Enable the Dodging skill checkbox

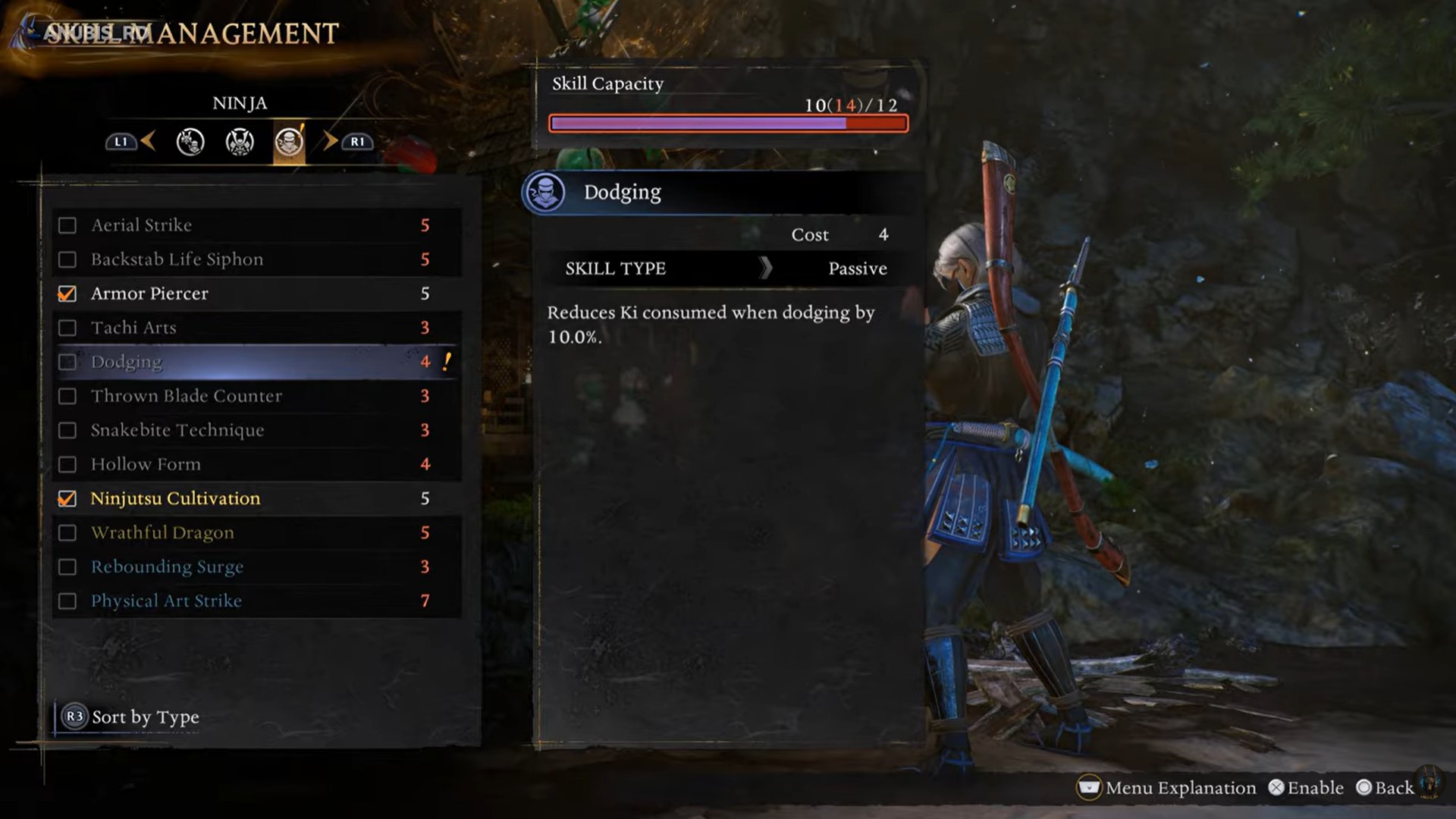point(67,362)
